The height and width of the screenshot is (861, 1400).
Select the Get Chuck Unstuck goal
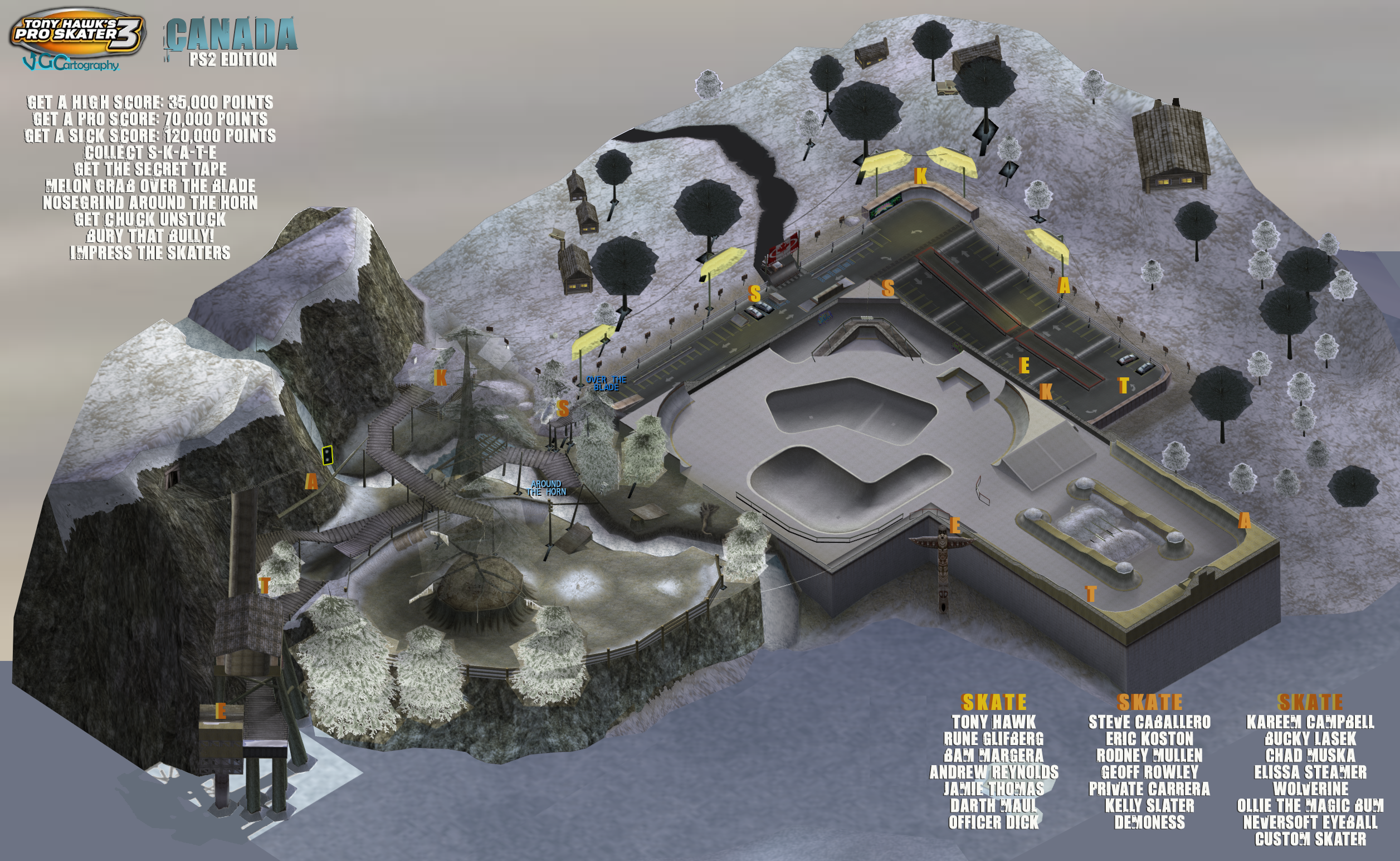click(150, 219)
